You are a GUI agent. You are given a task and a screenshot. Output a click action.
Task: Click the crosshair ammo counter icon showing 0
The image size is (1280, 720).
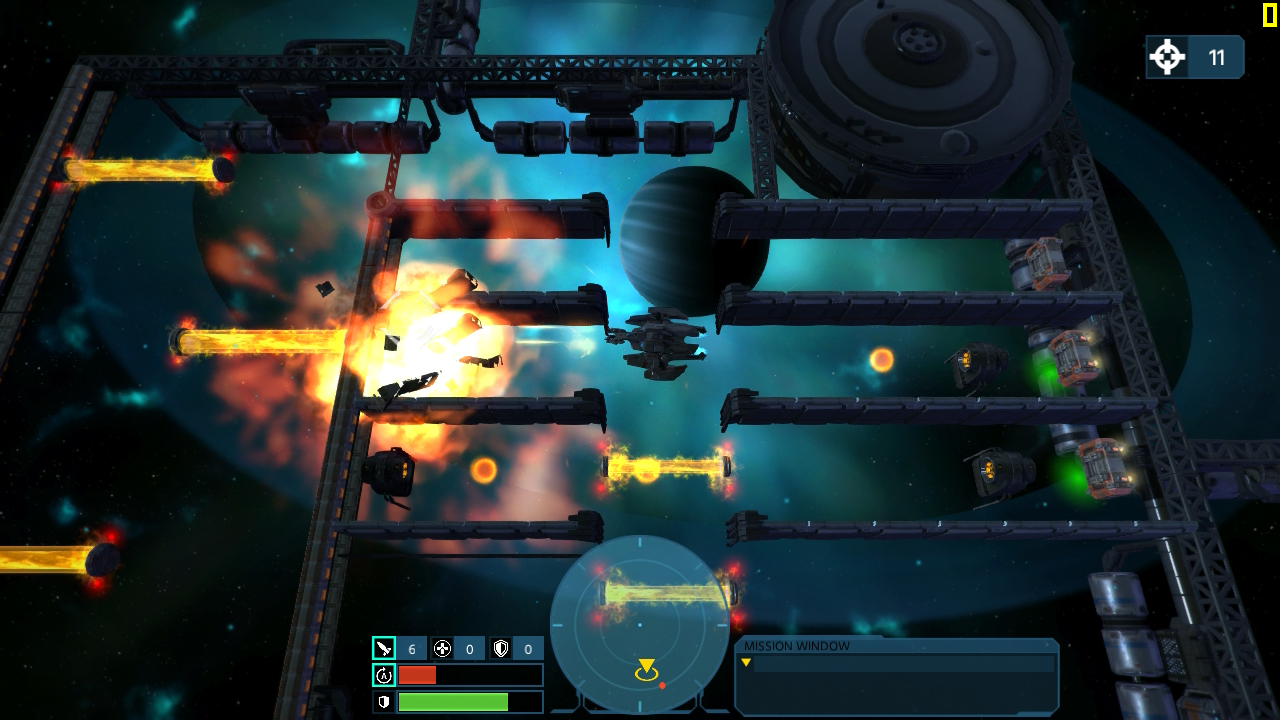(x=441, y=647)
